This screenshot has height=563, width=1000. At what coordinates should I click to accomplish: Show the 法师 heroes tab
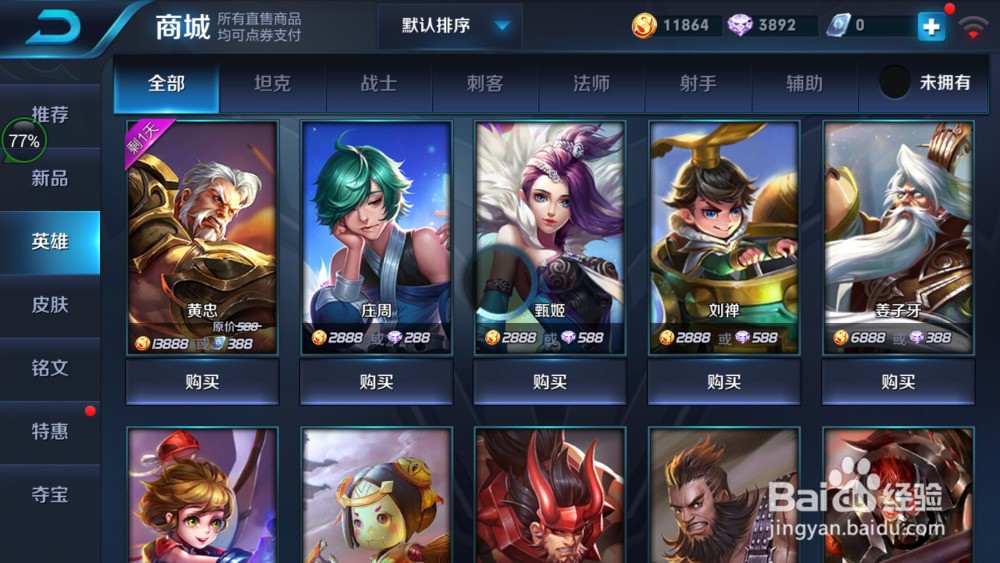[x=591, y=84]
